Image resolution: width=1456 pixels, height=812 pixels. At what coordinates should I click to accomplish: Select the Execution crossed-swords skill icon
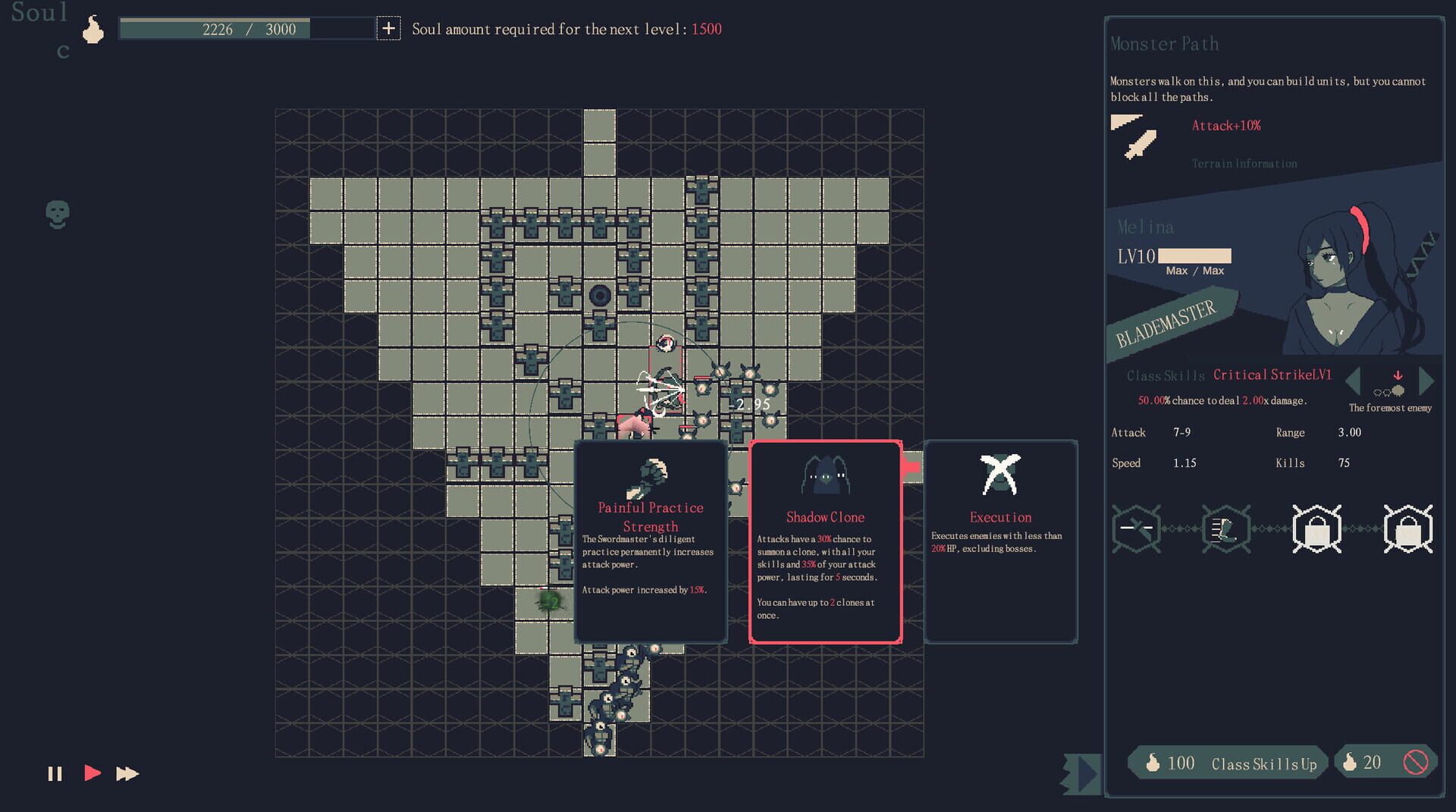pos(999,474)
